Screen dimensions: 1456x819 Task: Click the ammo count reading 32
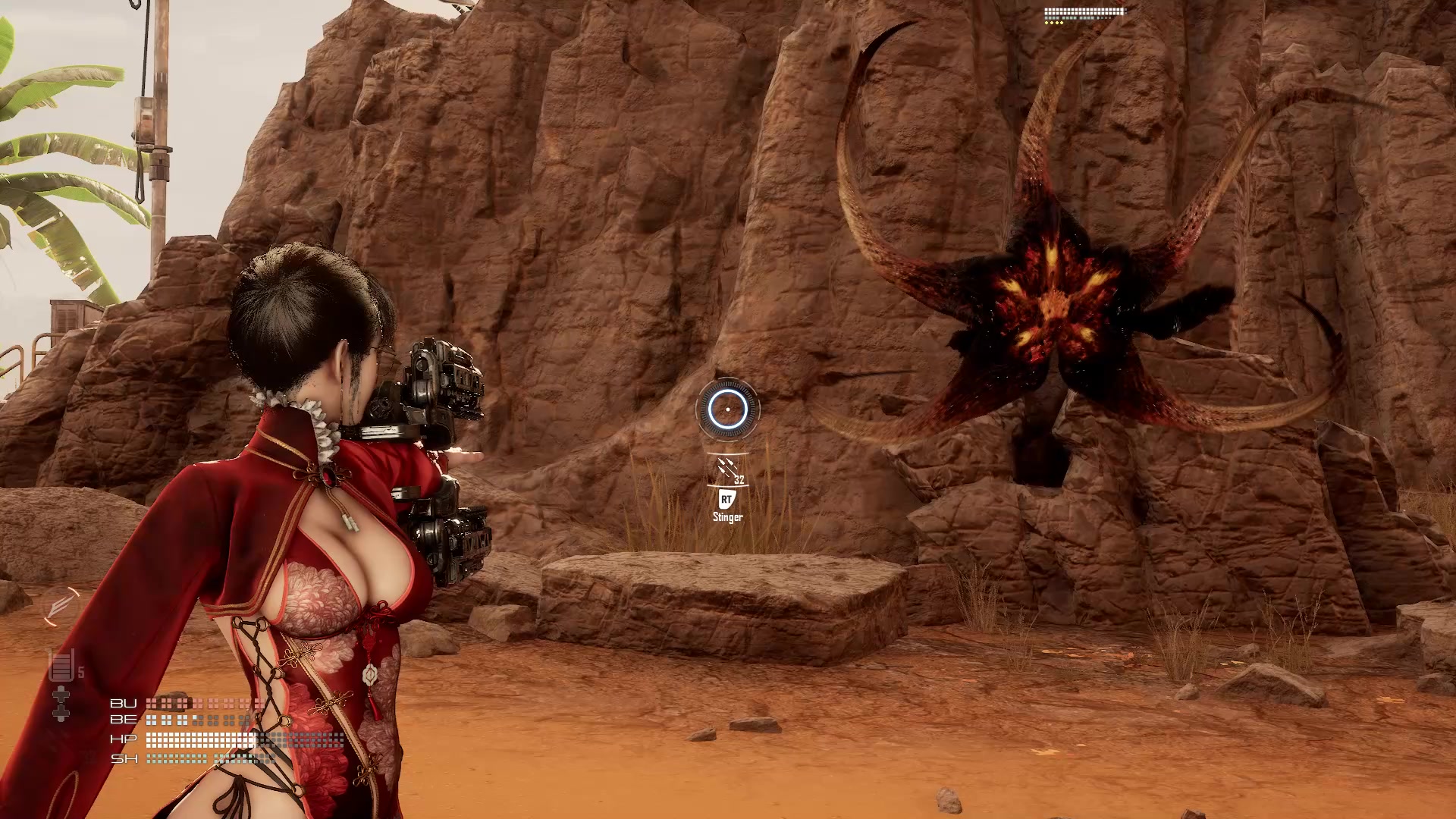pos(738,479)
